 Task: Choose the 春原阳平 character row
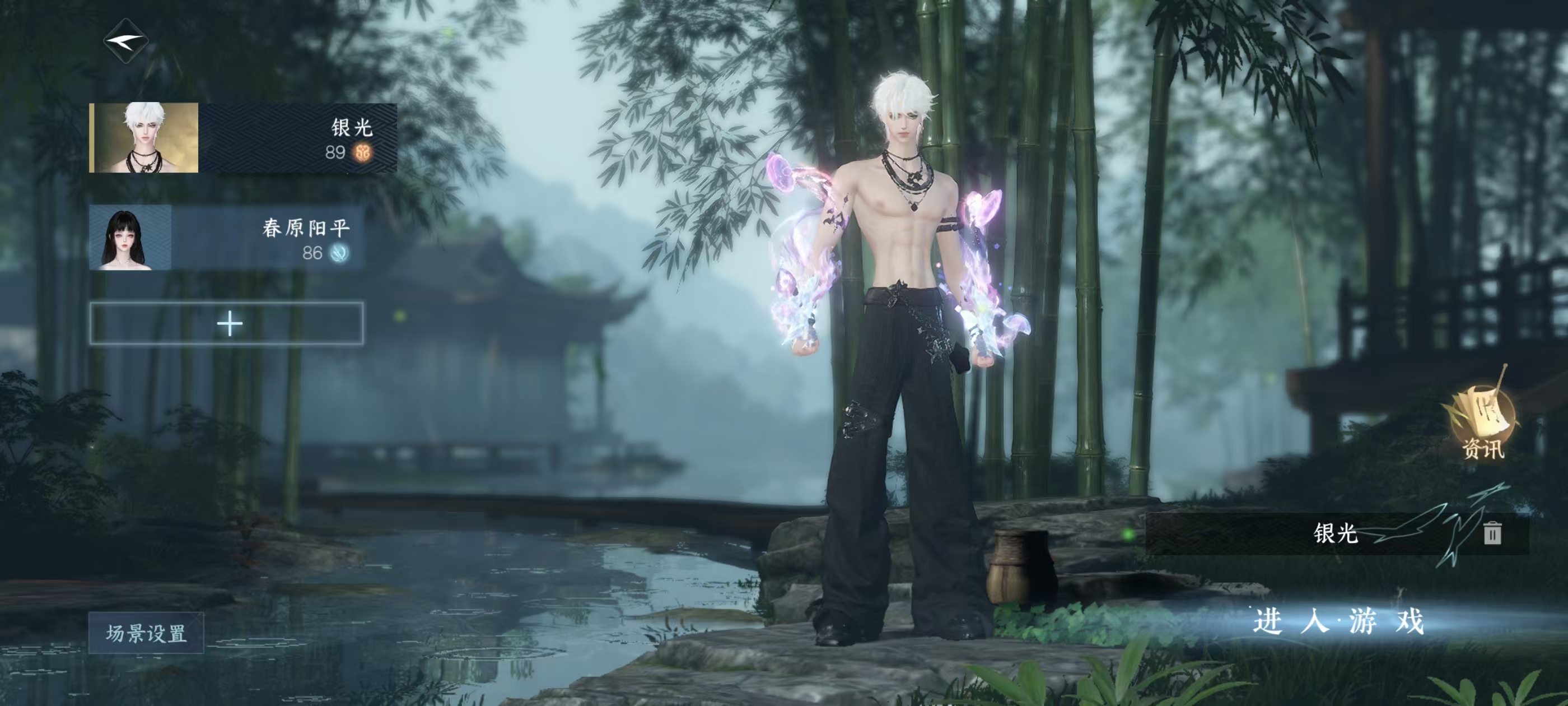click(x=226, y=238)
